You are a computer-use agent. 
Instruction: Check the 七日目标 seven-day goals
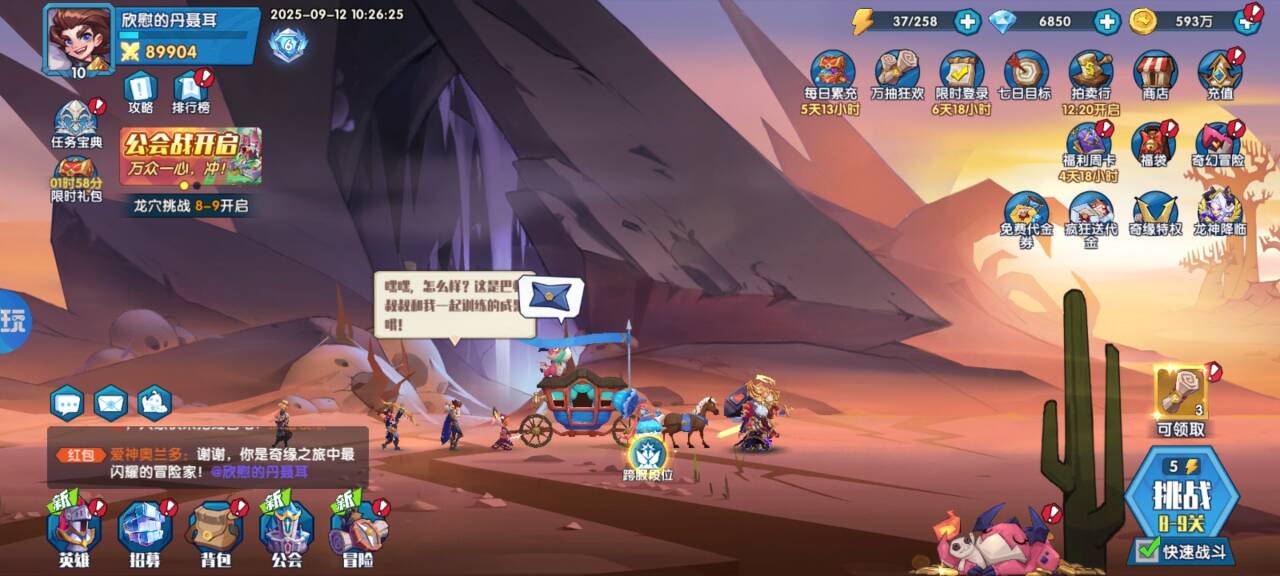pyautogui.click(x=1025, y=75)
